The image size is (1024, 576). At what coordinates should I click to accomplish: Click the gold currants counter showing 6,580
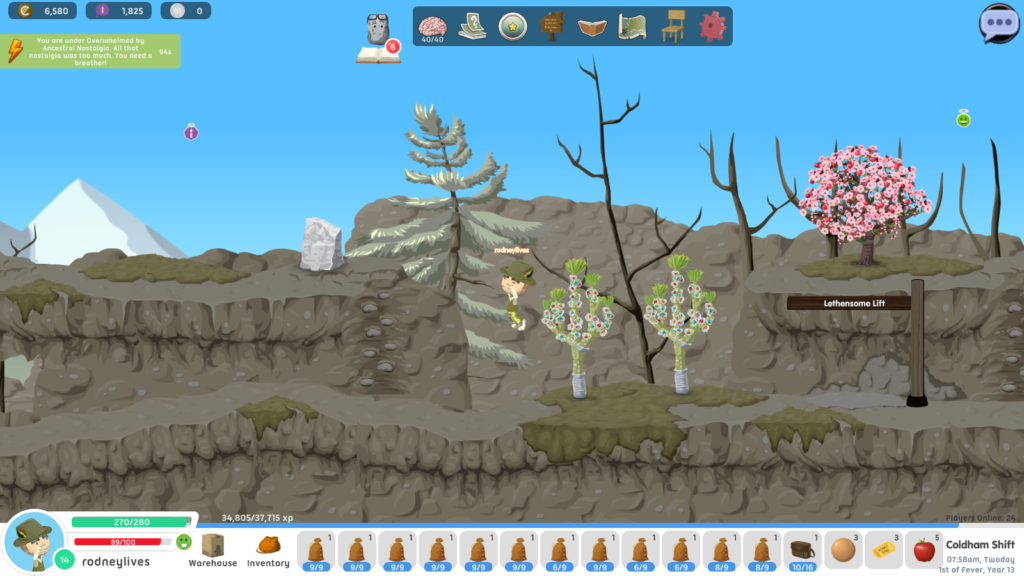[42, 11]
